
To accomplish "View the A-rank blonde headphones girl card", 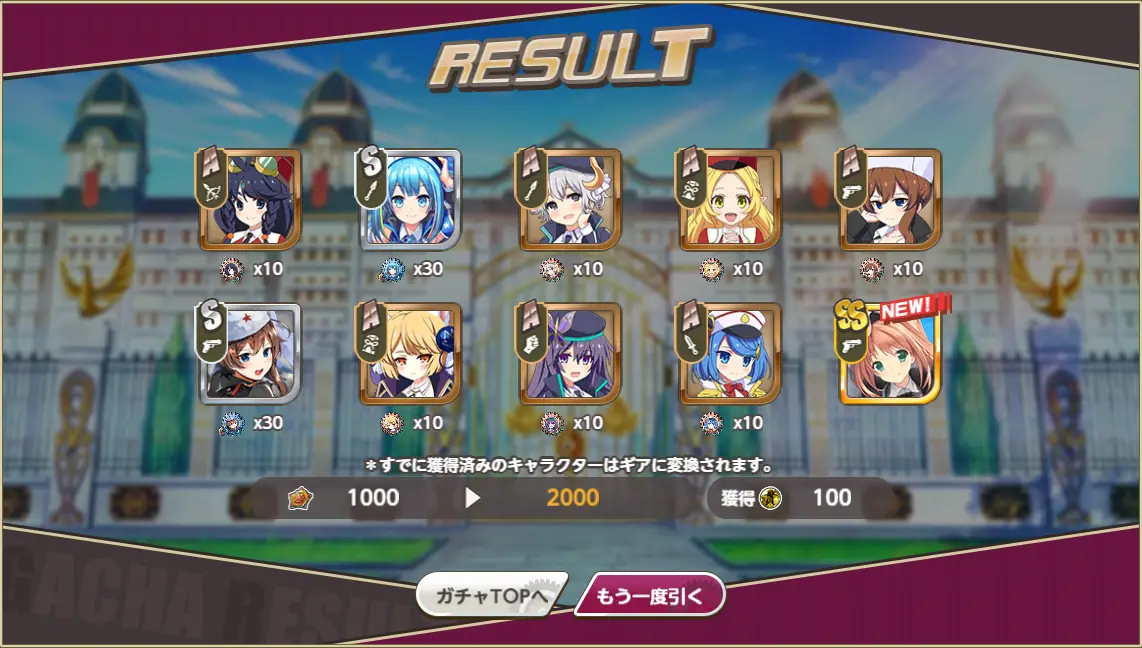I will tap(411, 353).
